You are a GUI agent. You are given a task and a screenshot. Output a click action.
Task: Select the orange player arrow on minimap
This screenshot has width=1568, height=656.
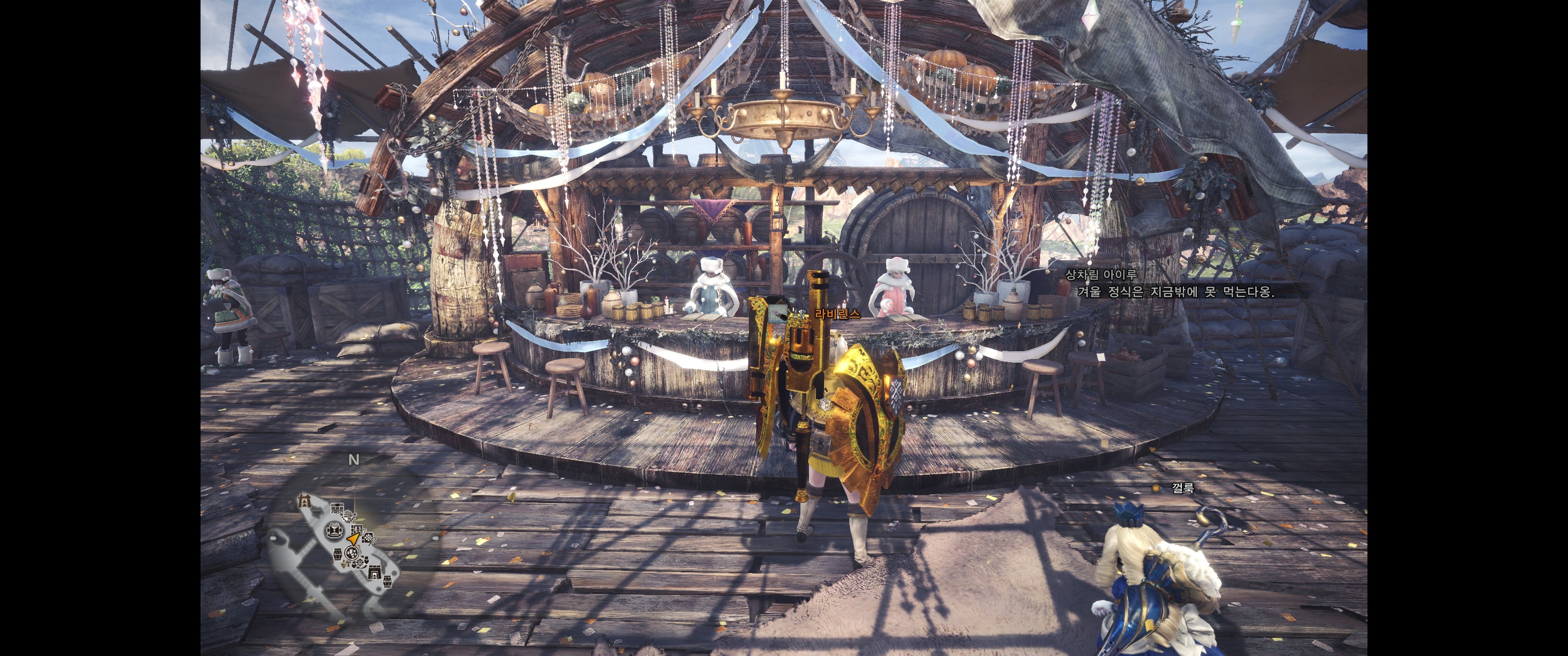[x=353, y=538]
